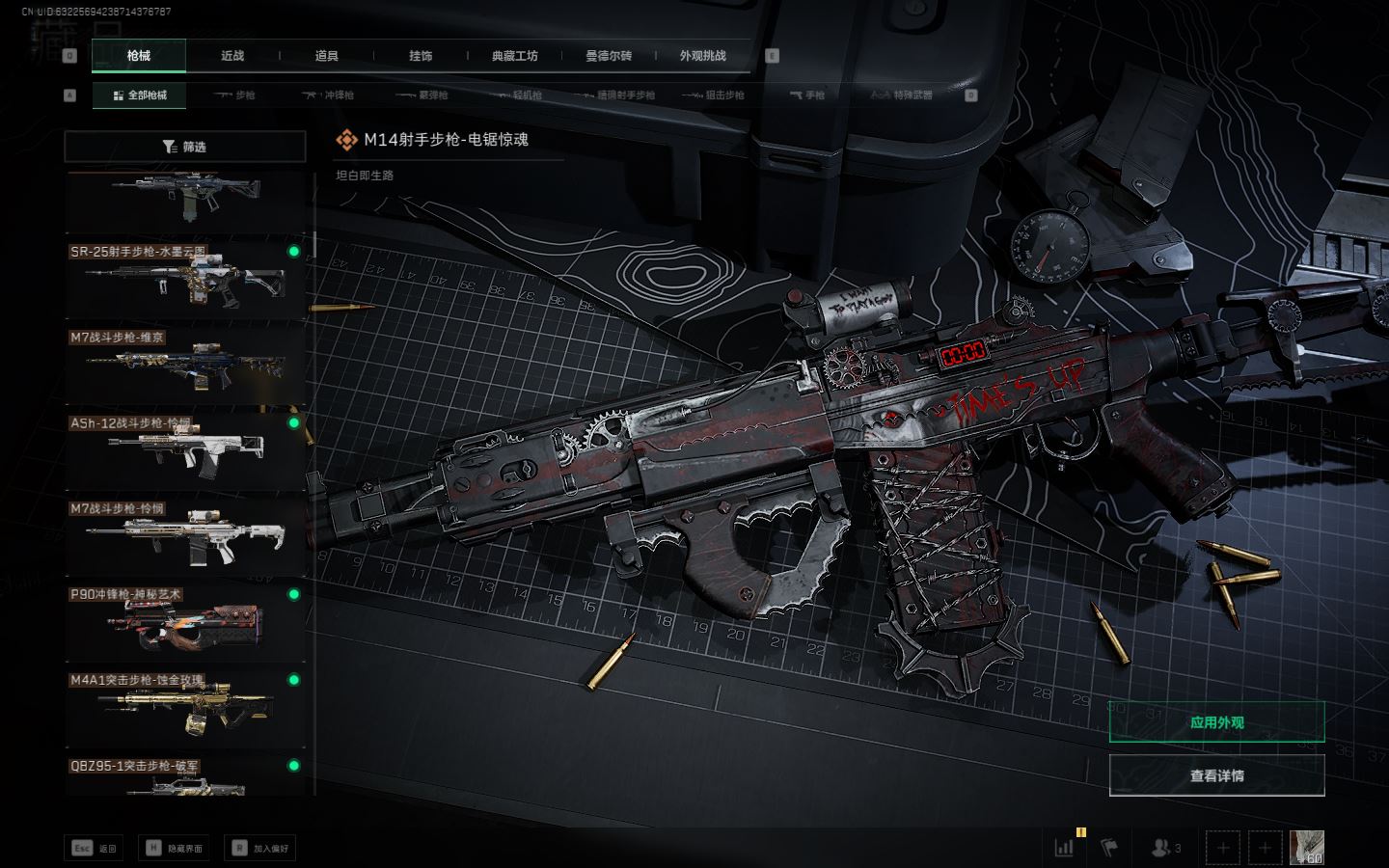This screenshot has width=1389, height=868.
Task: Switch to the 近战 melee tab
Action: coord(232,56)
